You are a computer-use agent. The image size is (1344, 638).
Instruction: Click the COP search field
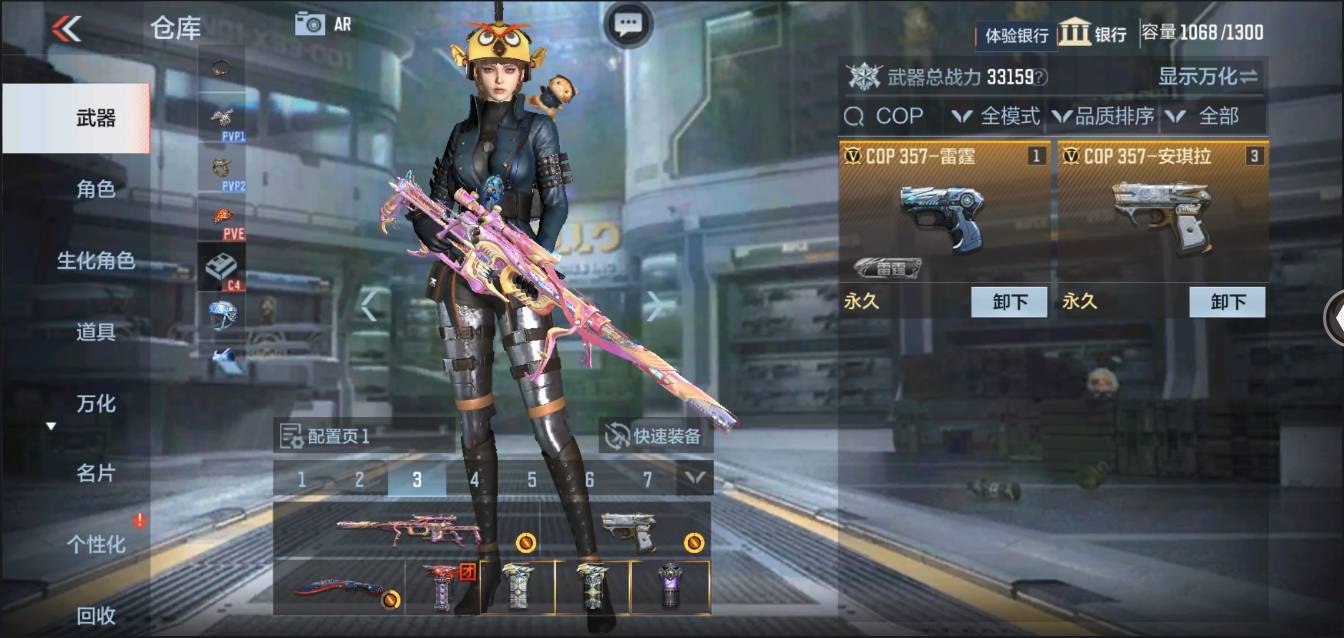click(889, 117)
